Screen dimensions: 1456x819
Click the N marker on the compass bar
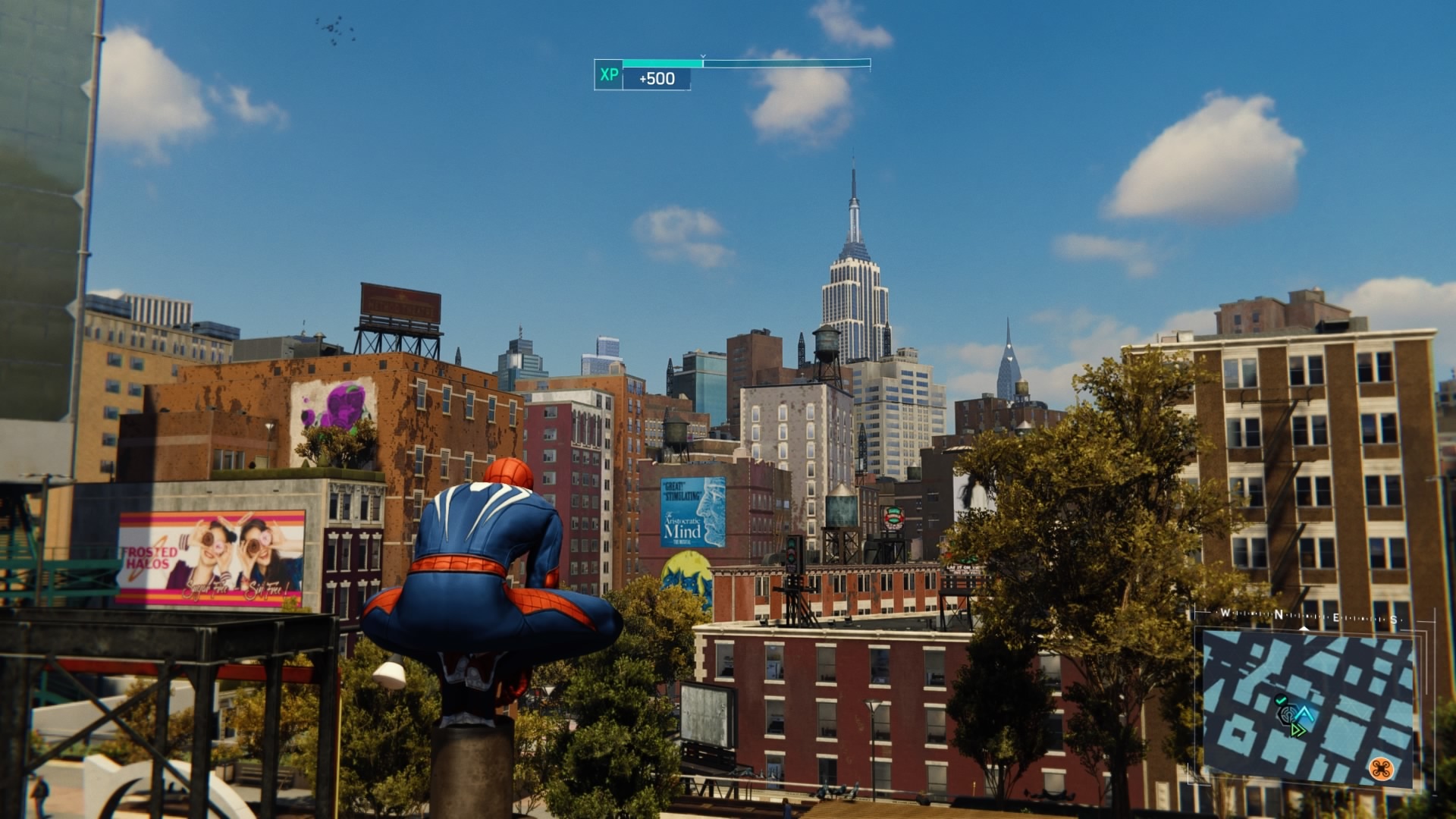[x=1279, y=614]
